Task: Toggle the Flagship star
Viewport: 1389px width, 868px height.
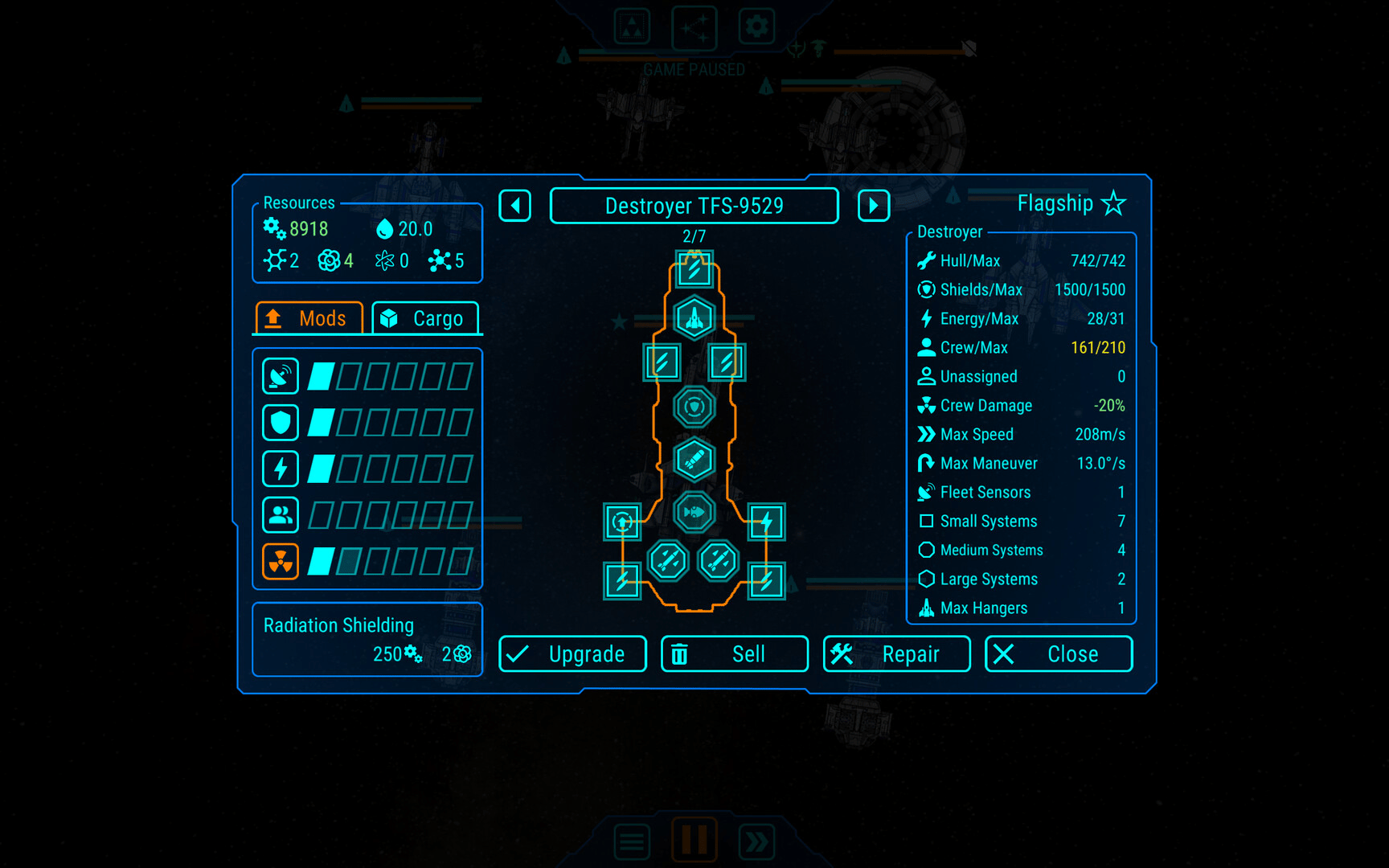Action: pos(1113,203)
